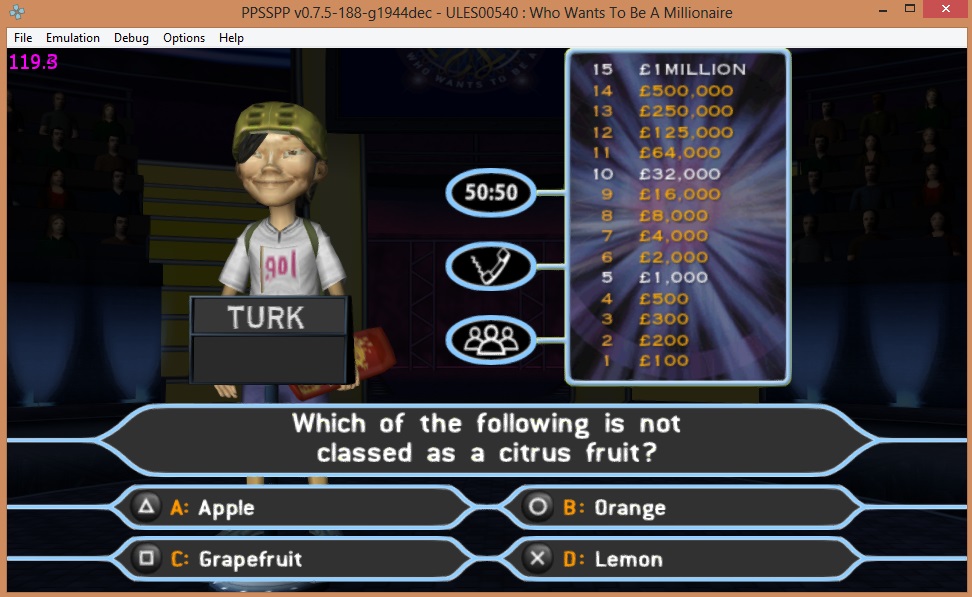This screenshot has height=597, width=972.
Task: Show the Debug menu
Action: click(x=131, y=38)
